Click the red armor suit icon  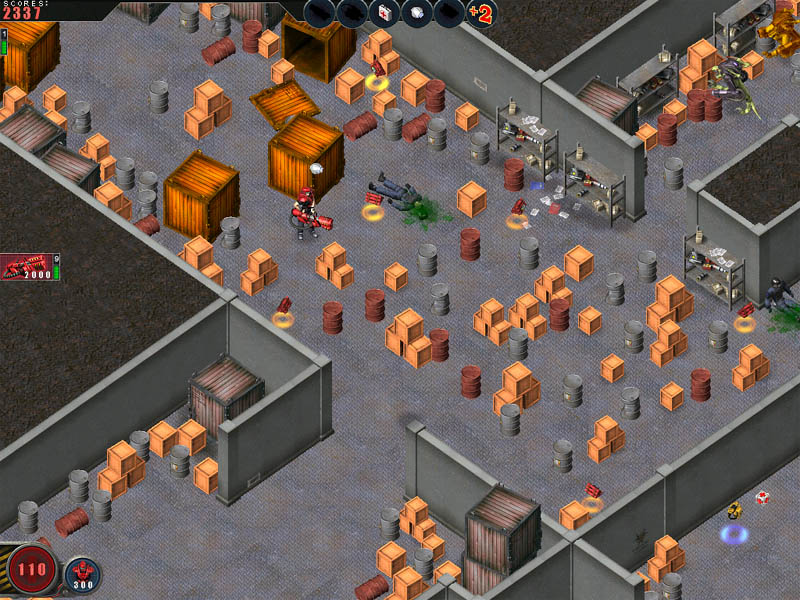point(82,574)
